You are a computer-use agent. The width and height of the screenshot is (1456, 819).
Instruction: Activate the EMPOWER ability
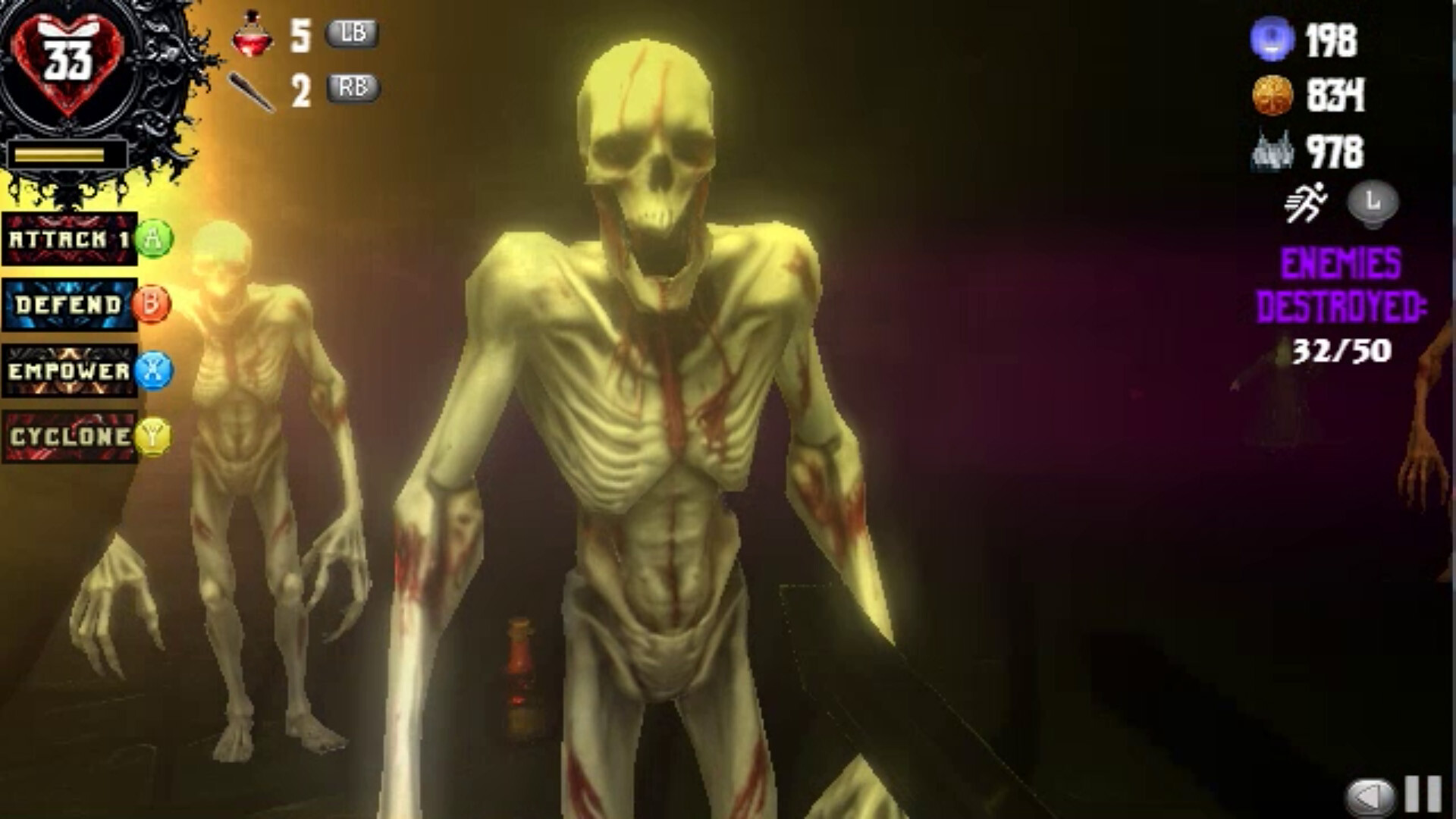click(68, 371)
